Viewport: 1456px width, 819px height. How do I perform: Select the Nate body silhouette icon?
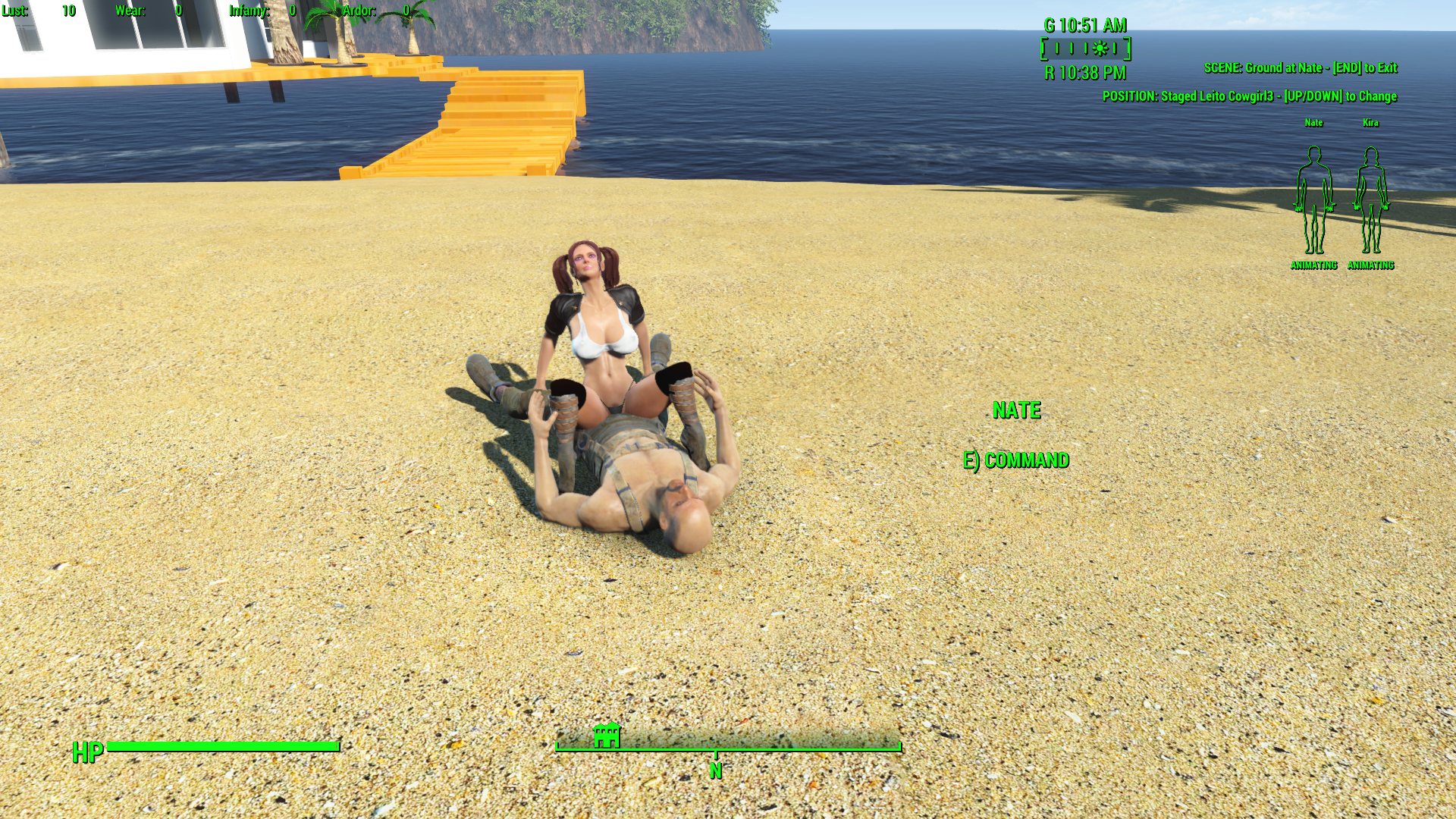tap(1313, 200)
